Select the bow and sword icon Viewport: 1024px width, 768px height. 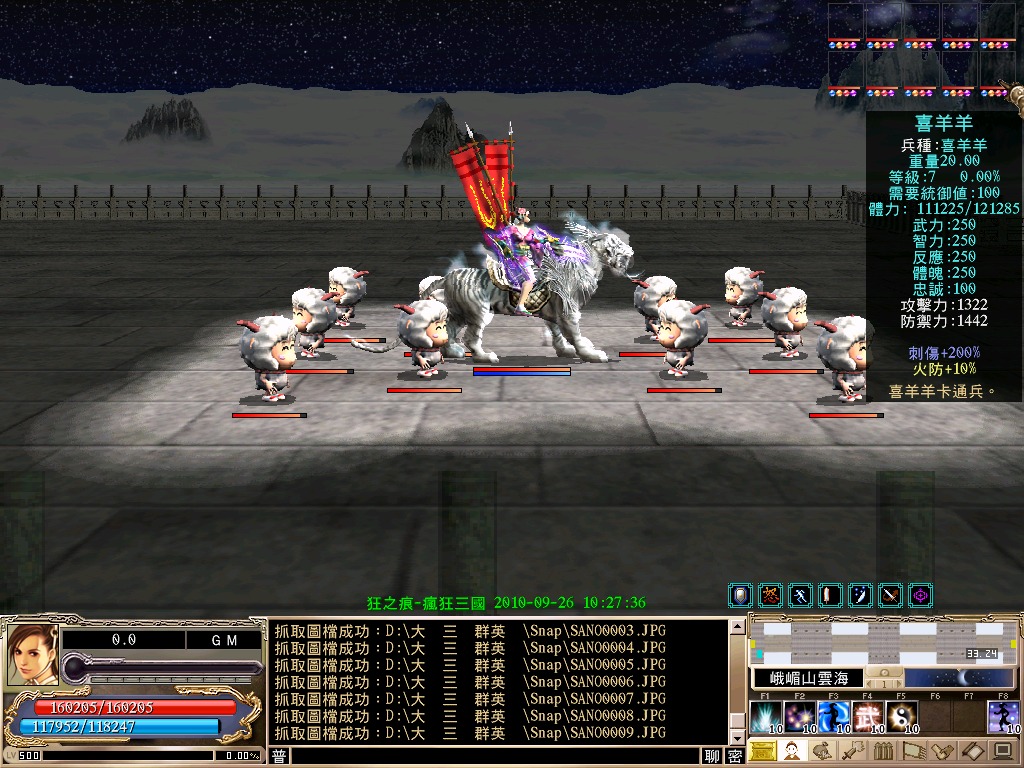(x=890, y=596)
